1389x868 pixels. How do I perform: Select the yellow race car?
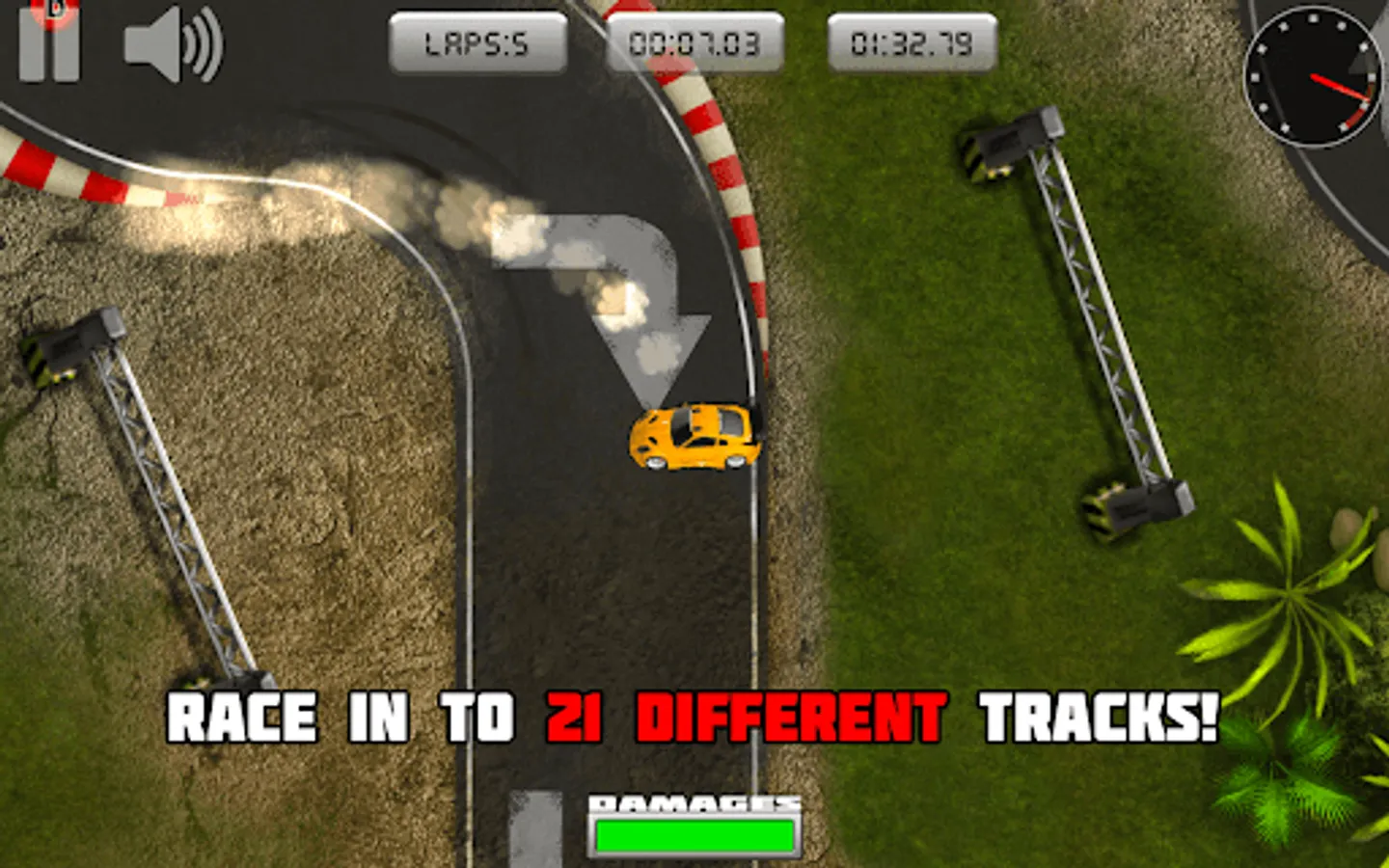pos(696,439)
